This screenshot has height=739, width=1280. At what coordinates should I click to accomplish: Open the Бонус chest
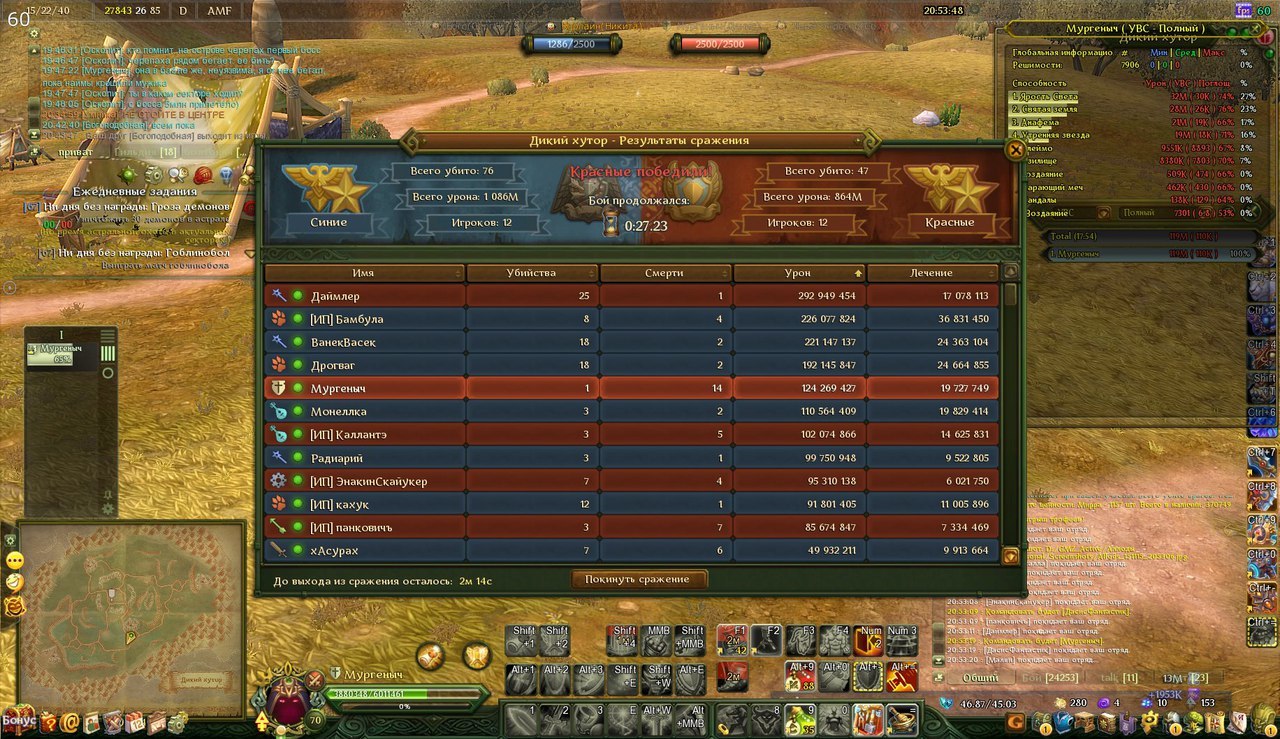18,719
